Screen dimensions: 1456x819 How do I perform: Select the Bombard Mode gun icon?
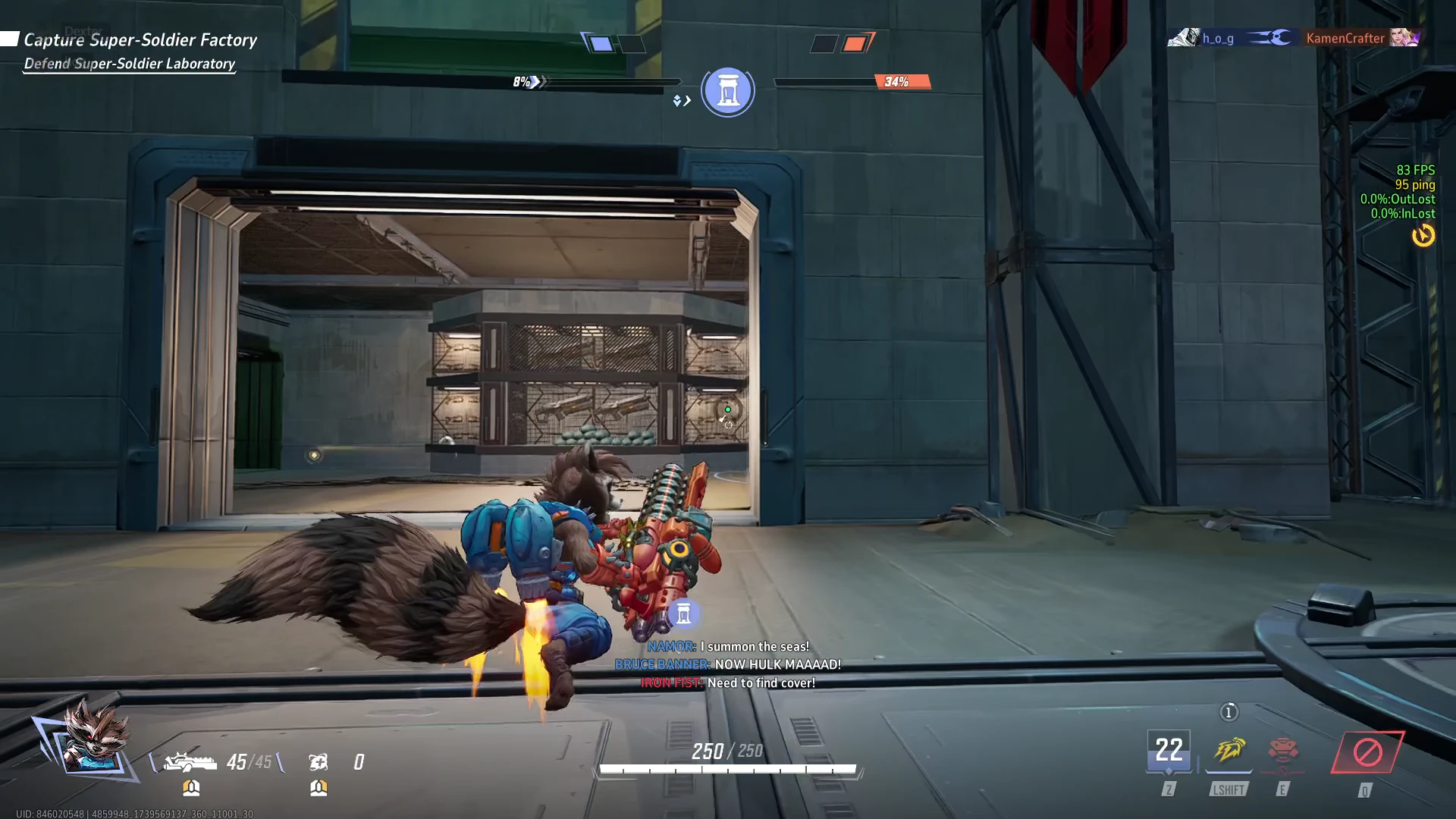tap(190, 761)
